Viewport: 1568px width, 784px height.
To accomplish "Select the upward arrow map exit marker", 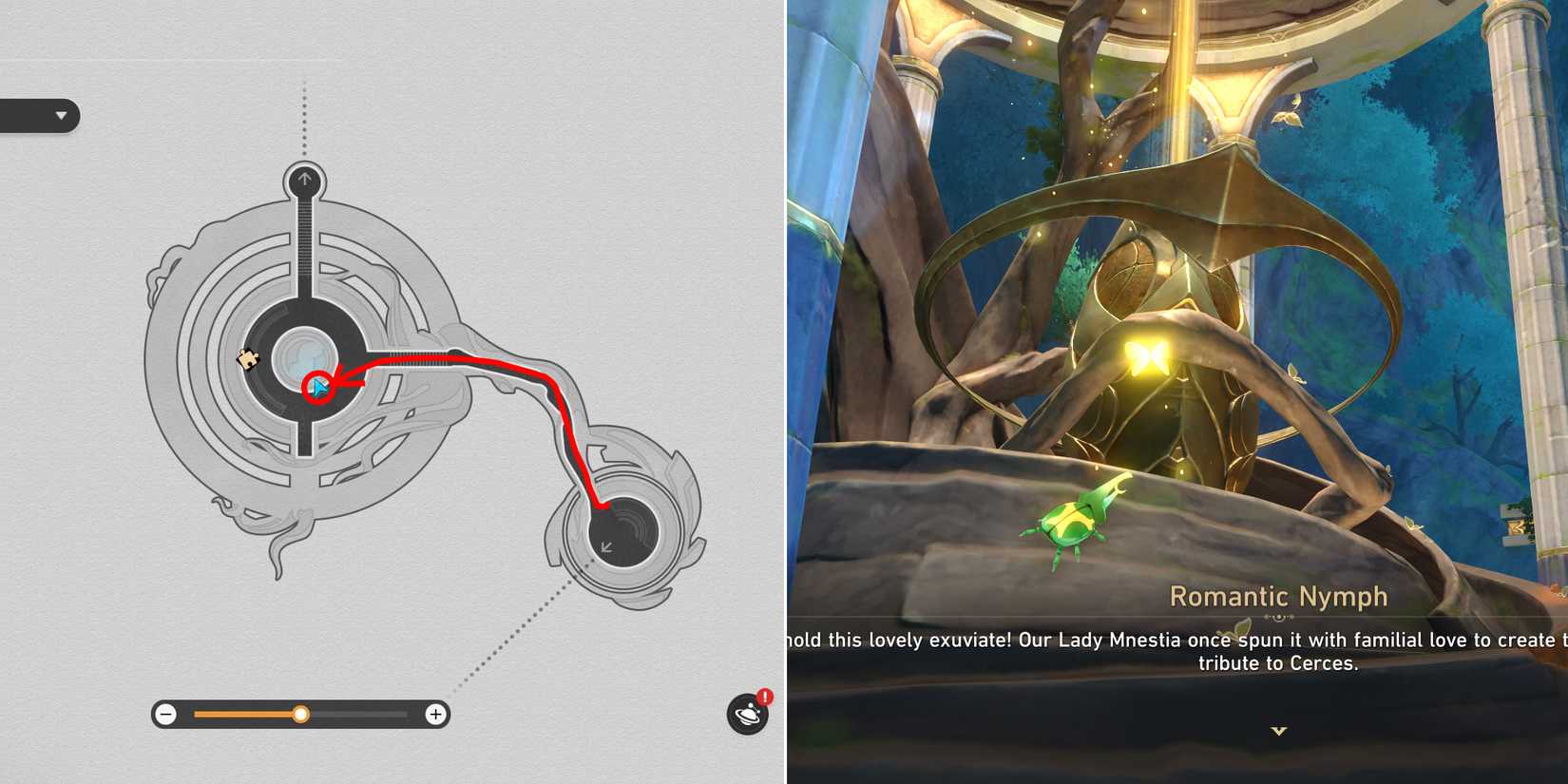I will click(304, 178).
